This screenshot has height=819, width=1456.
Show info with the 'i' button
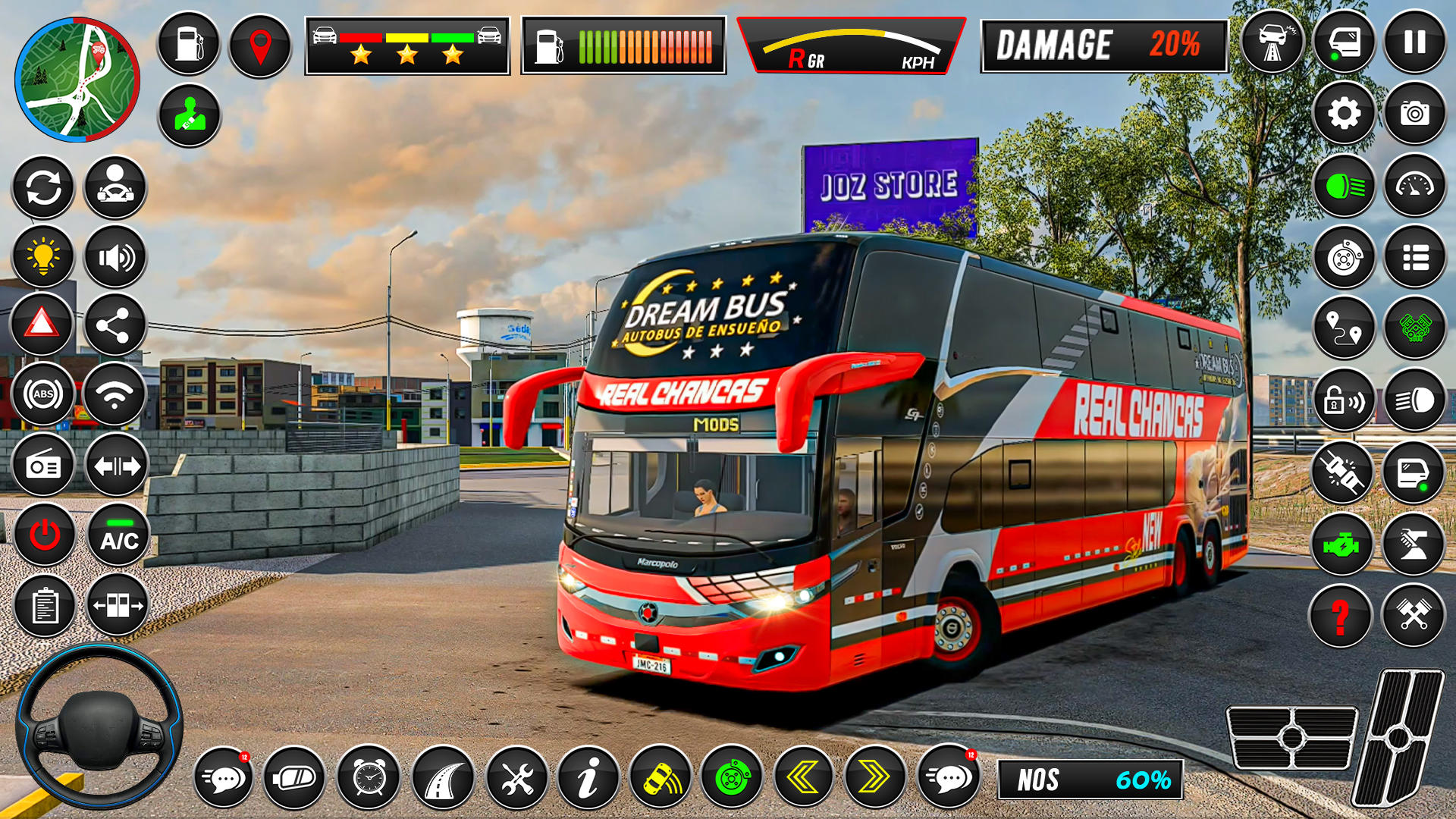point(588,777)
